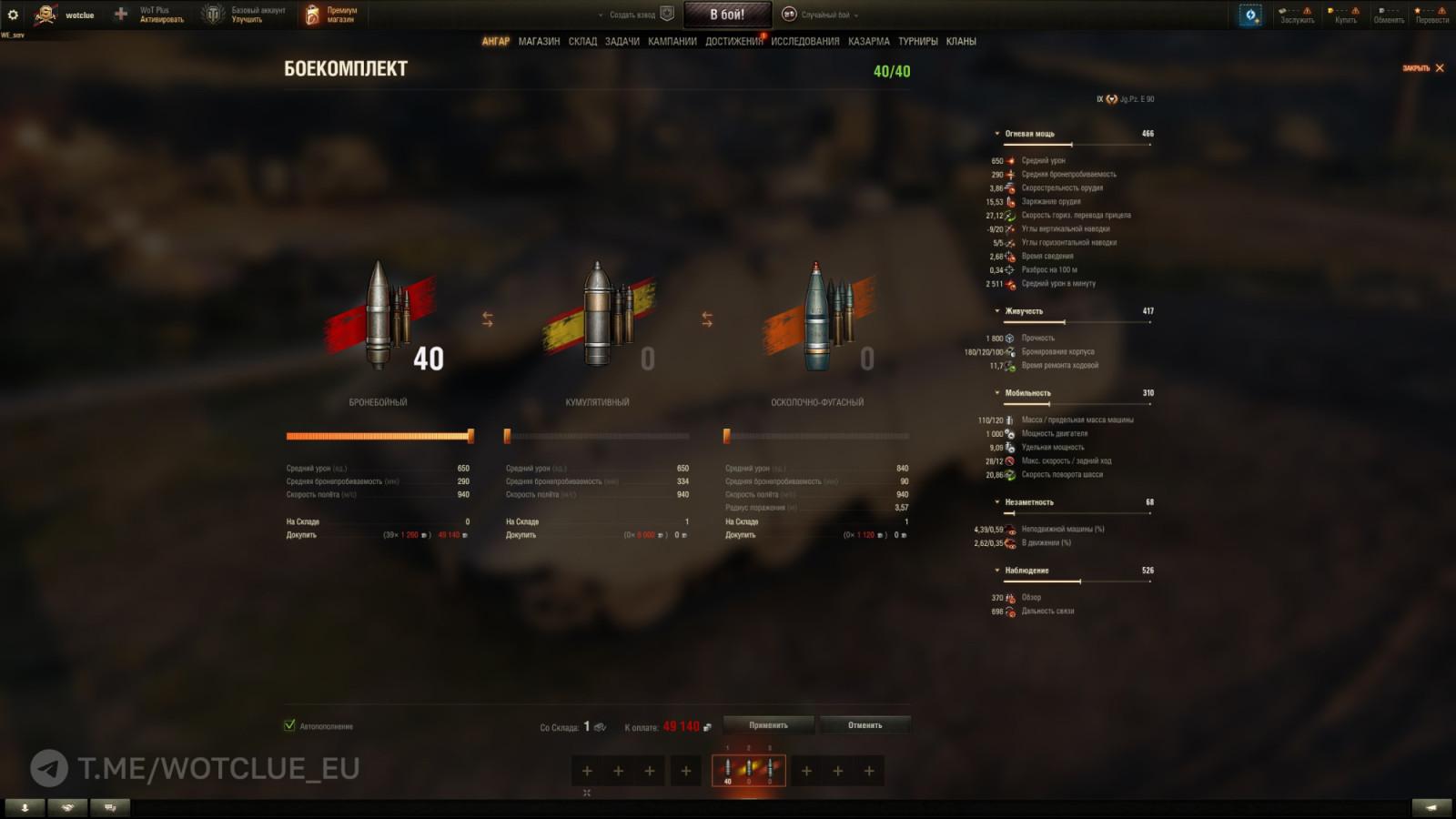Collapse the Мобильность stats section
The height and width of the screenshot is (819, 1456).
tap(997, 392)
